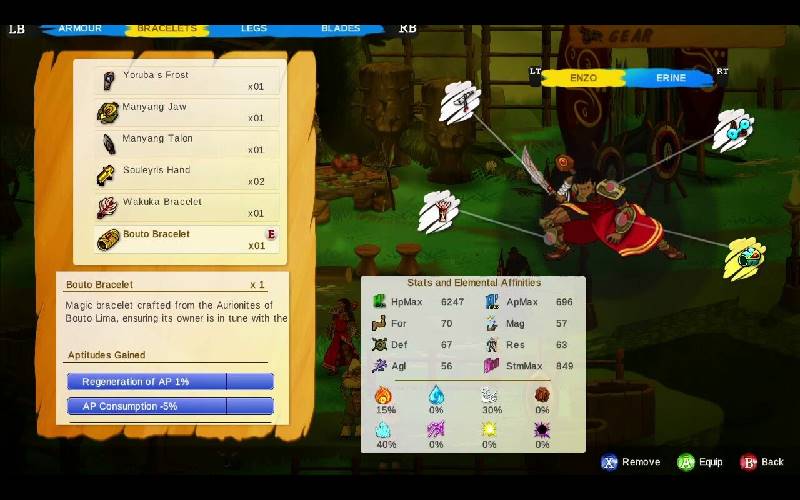Switch to the Legs tab

tap(254, 28)
